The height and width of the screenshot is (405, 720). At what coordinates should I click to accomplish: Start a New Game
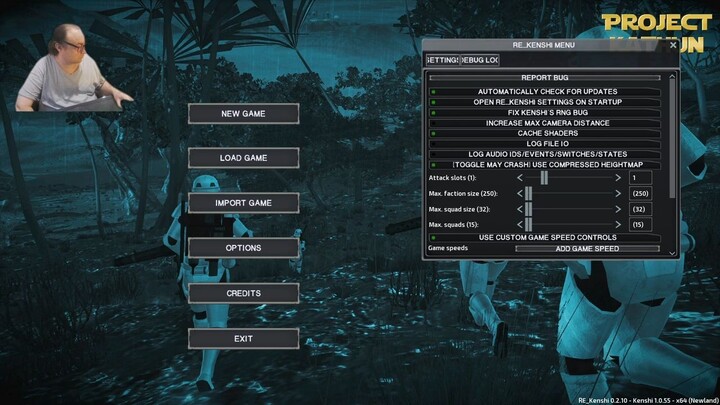pos(243,114)
